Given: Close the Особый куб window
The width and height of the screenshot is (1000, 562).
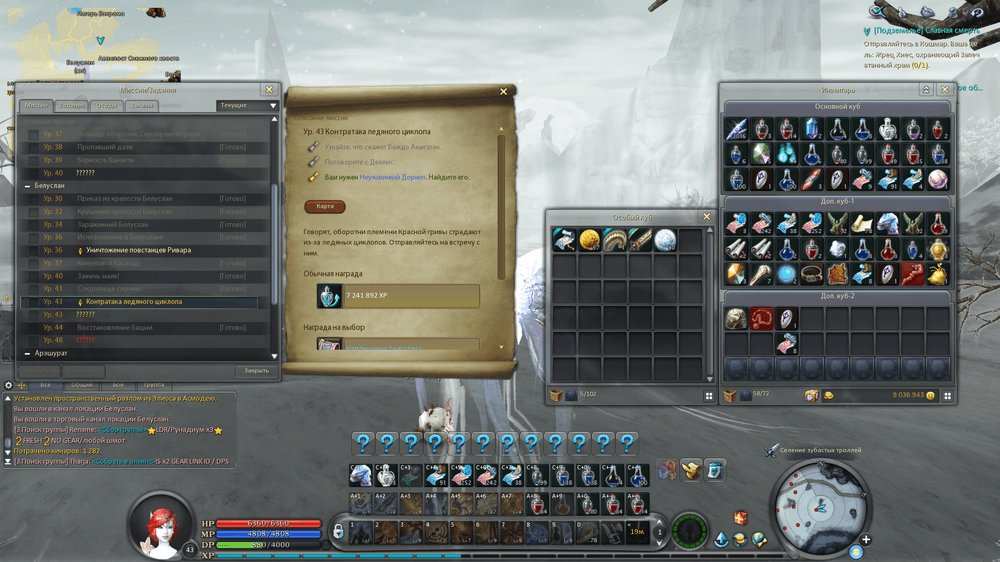Looking at the screenshot, I should [x=706, y=216].
